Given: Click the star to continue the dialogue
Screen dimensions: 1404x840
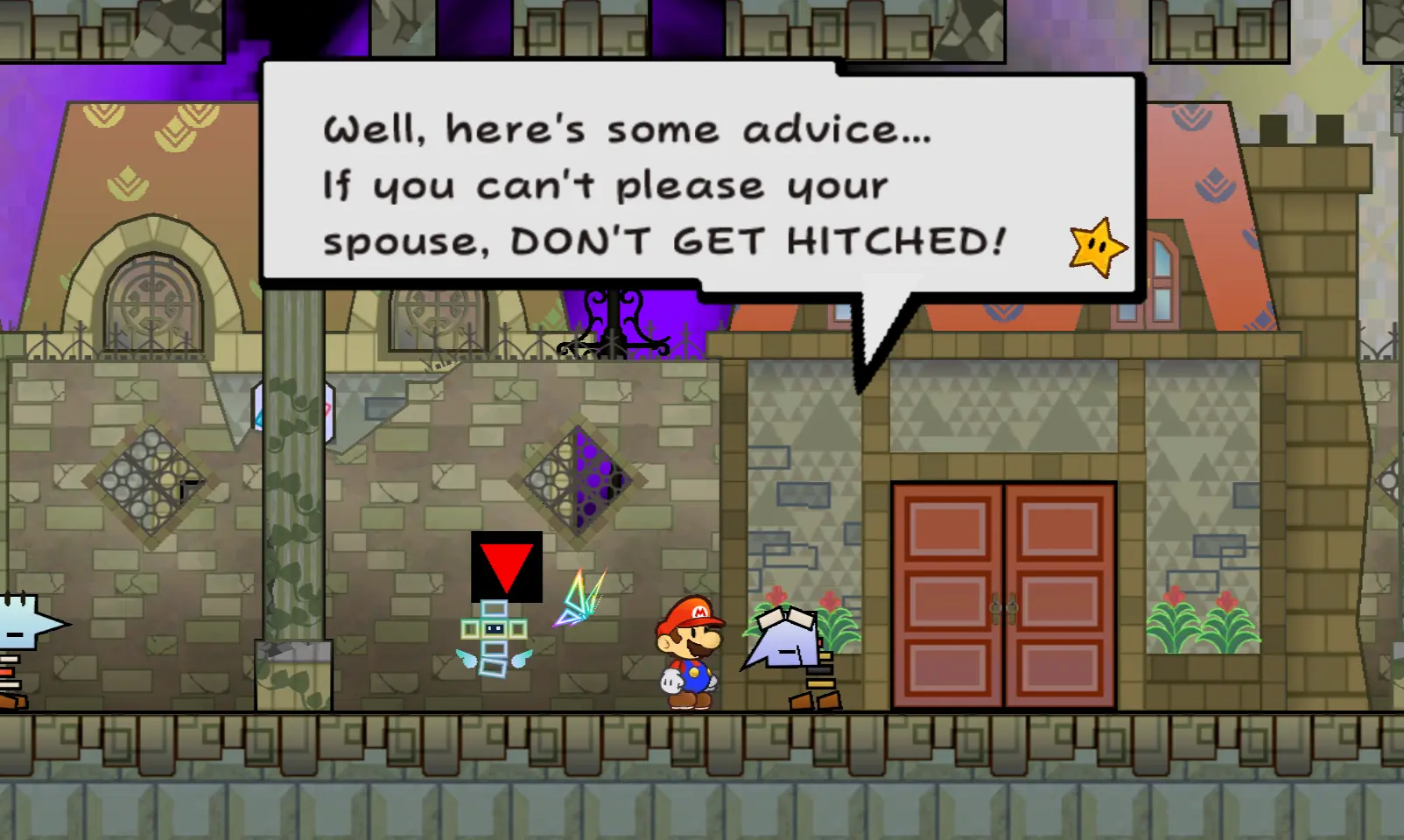Looking at the screenshot, I should point(1098,248).
